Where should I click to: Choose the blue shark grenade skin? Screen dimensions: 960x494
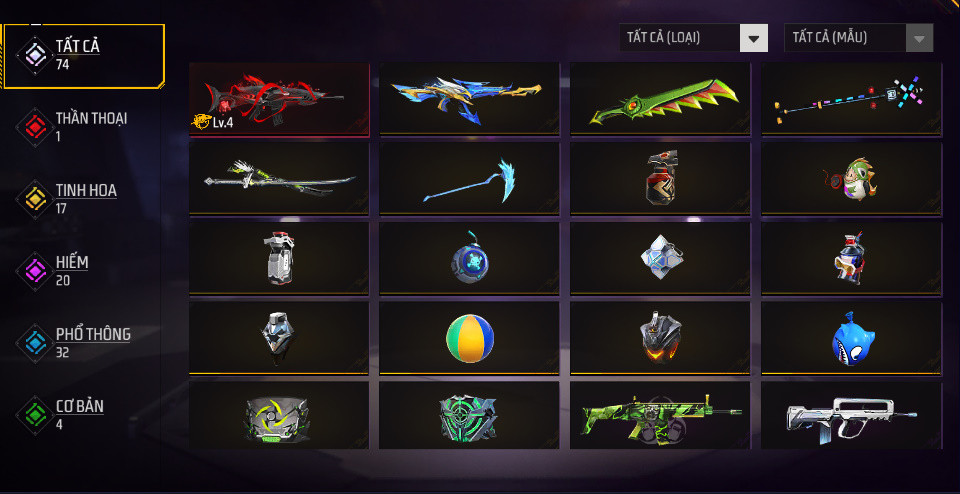coord(851,338)
